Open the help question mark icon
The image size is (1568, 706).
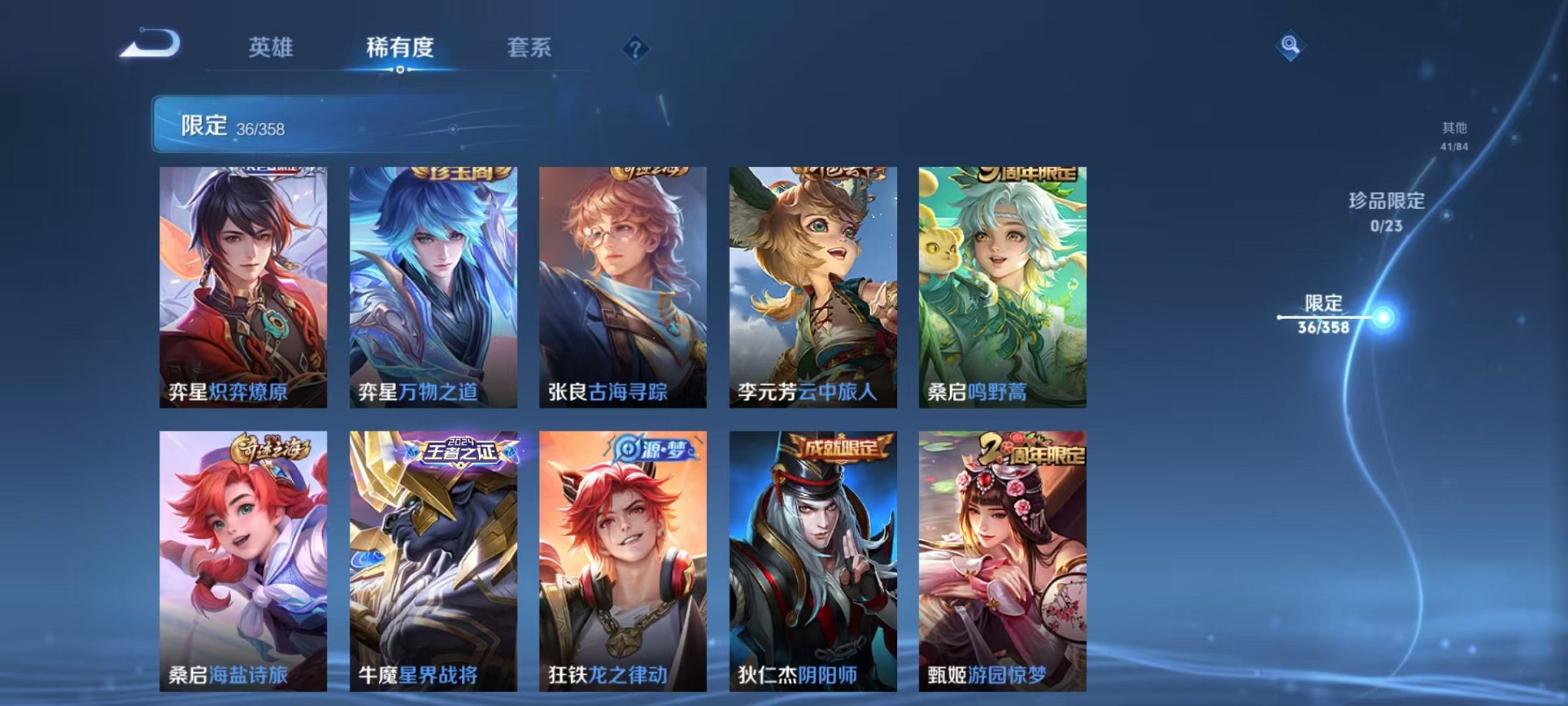pyautogui.click(x=633, y=49)
